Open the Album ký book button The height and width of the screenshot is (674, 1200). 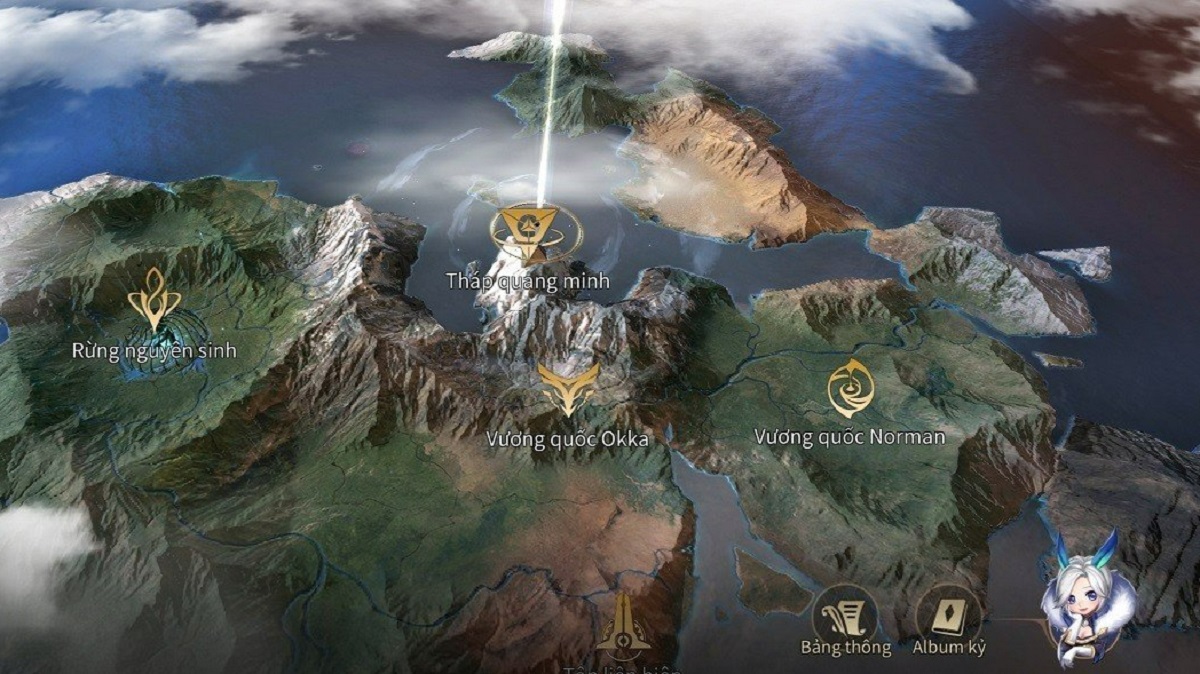pyautogui.click(x=948, y=614)
